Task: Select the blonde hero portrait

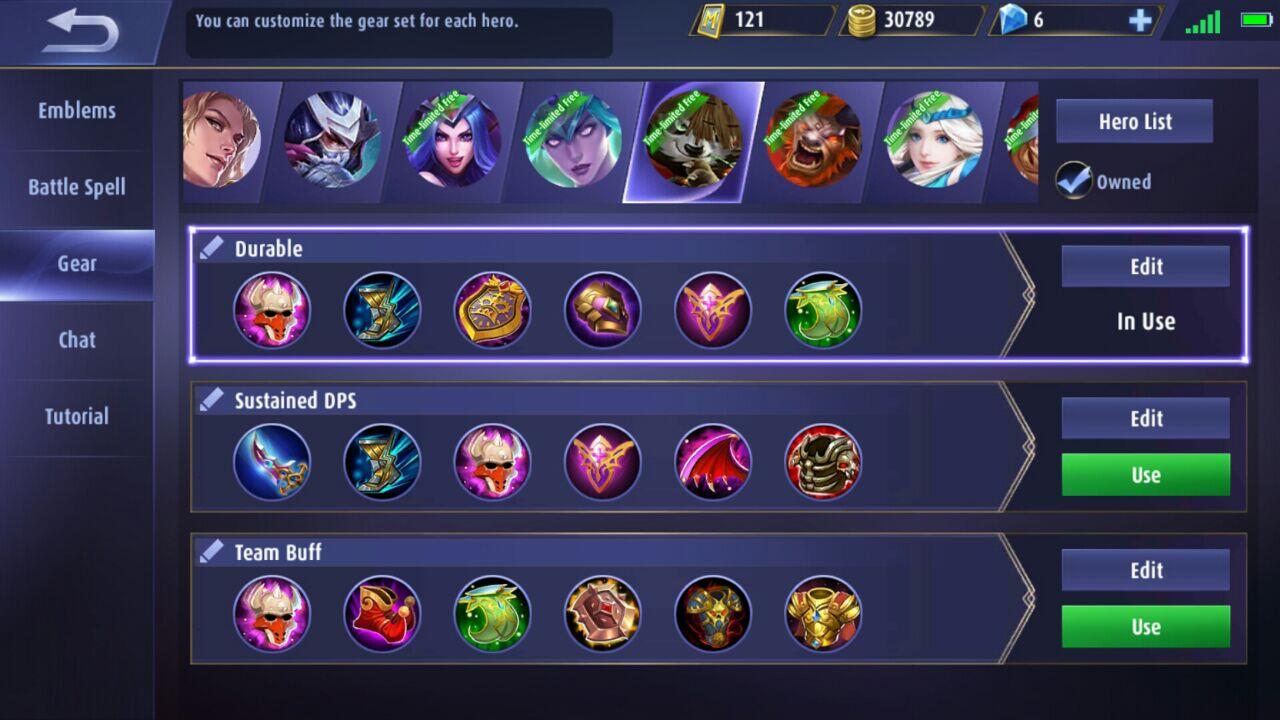Action: point(218,139)
